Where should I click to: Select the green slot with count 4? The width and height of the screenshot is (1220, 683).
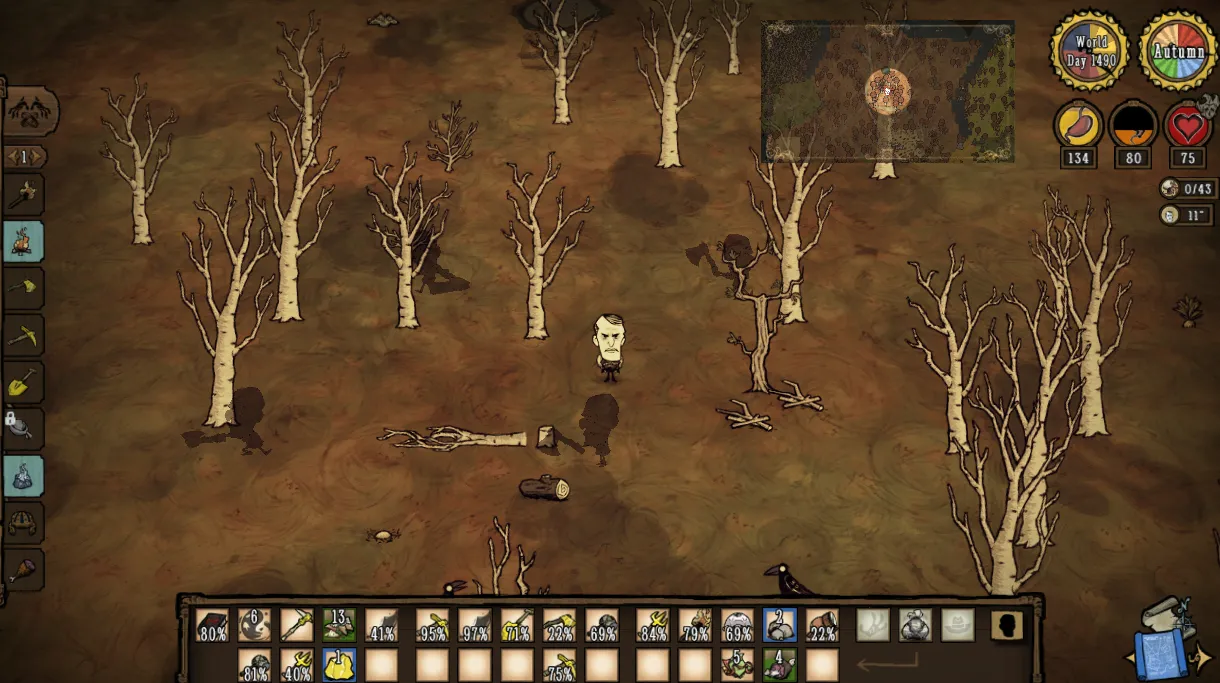(779, 665)
